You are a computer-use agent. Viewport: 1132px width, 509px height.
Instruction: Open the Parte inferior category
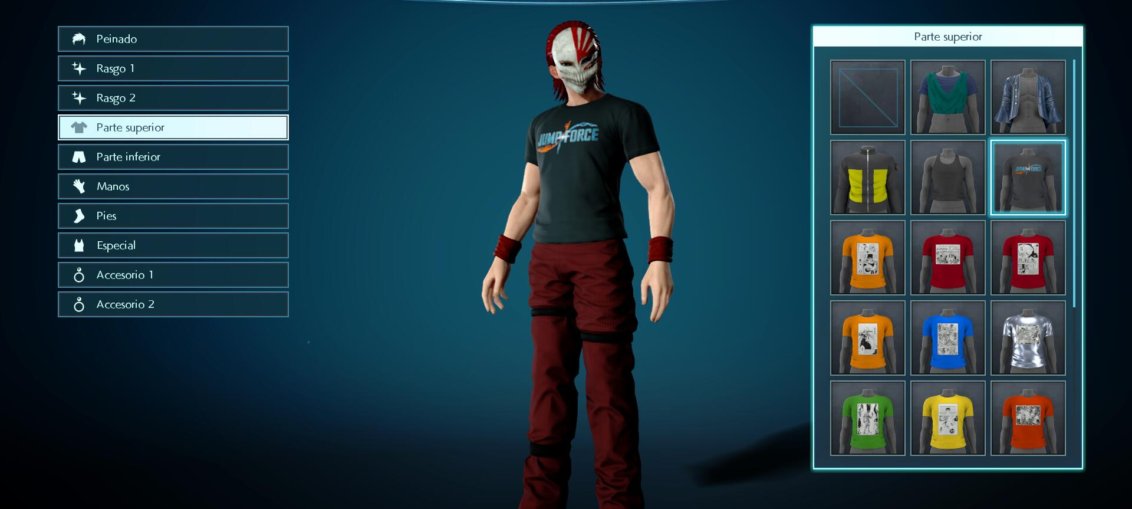173,157
